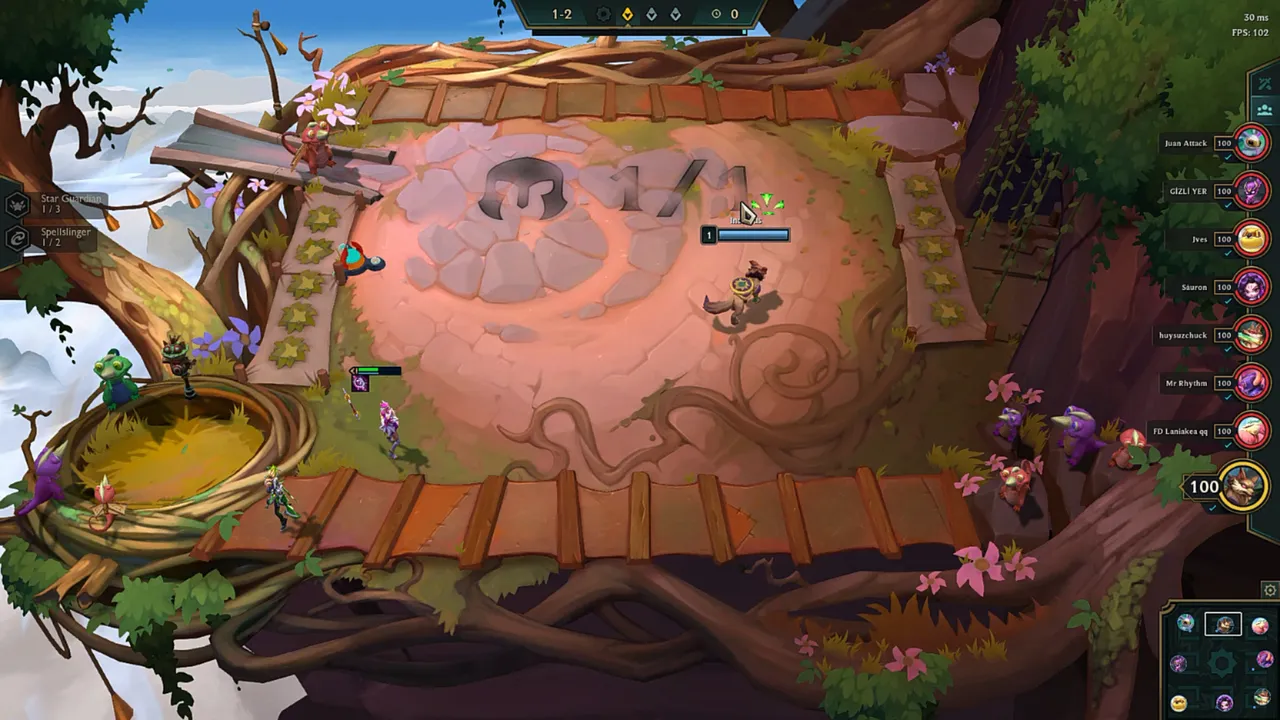
Task: Click your own large tactician portrait
Action: pyautogui.click(x=1241, y=487)
